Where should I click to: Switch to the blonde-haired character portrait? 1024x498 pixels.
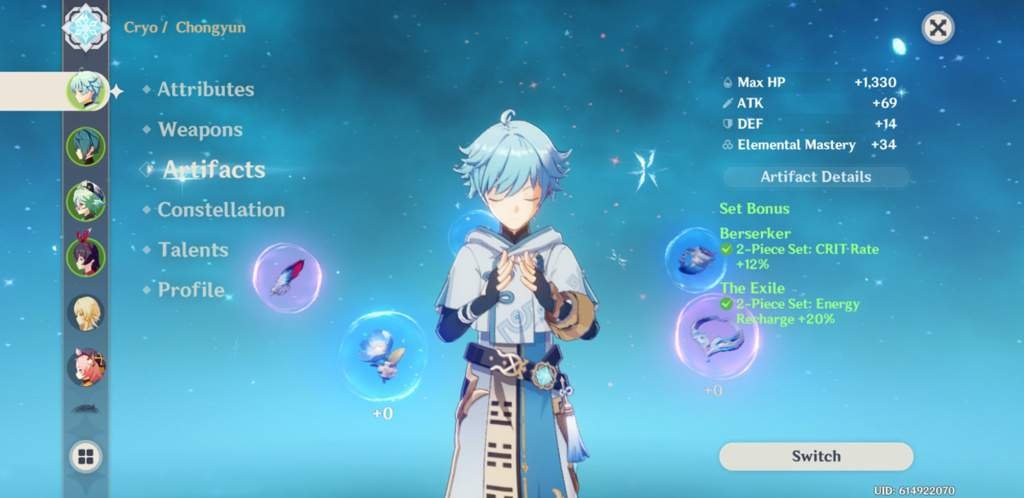click(x=85, y=312)
